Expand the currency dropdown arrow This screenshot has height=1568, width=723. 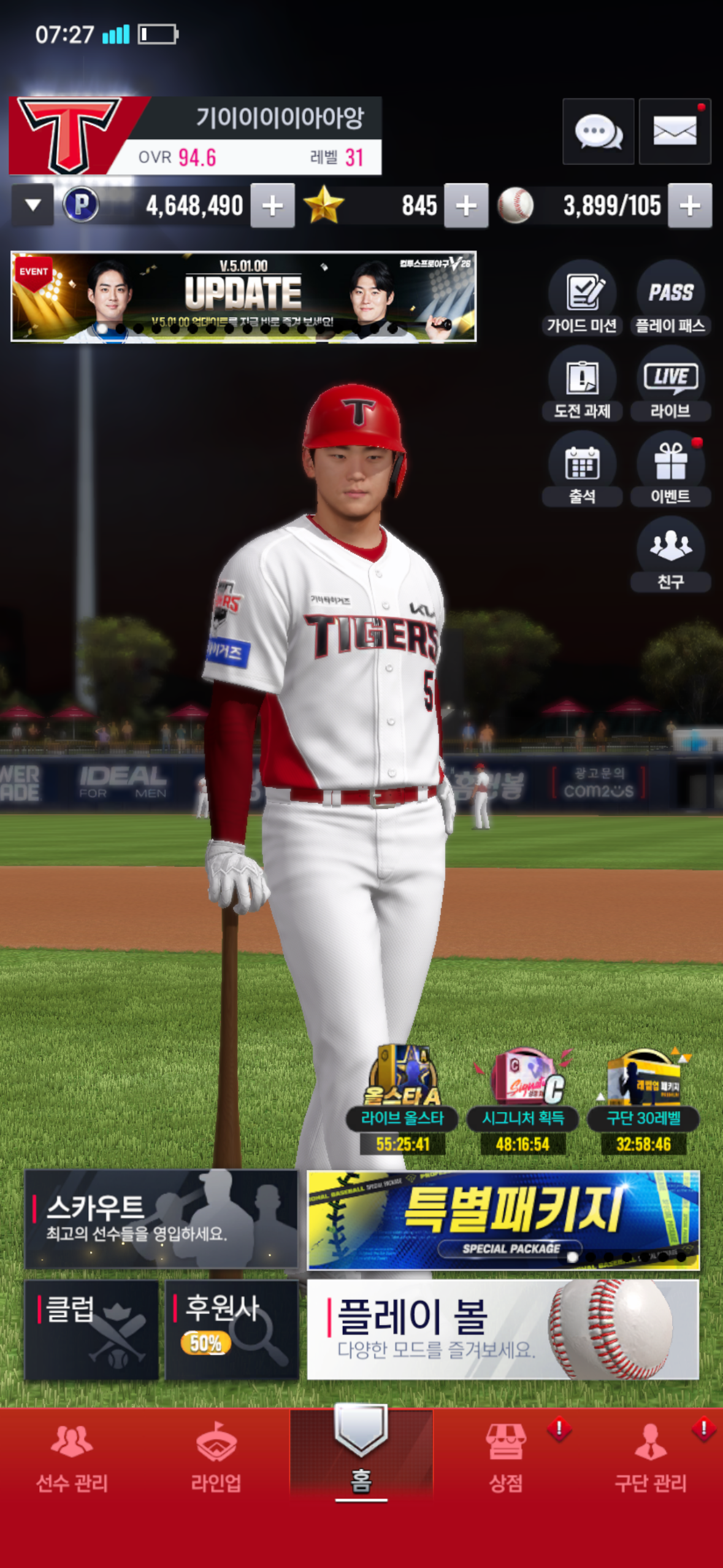pos(33,206)
